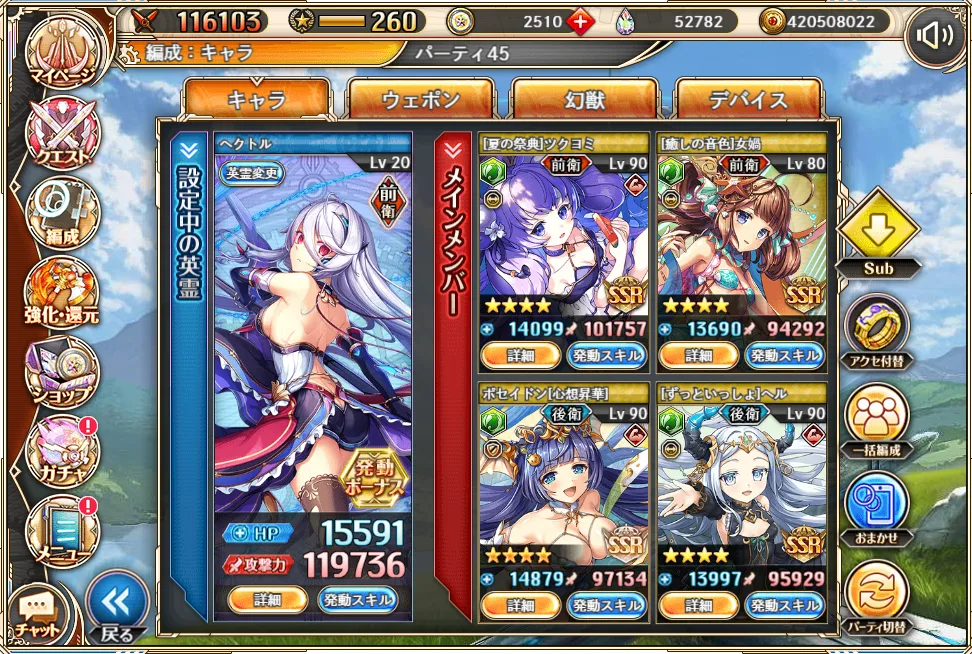Use the おまかせ auto-formation button
Viewport: 972px width, 654px height.
coord(877,507)
